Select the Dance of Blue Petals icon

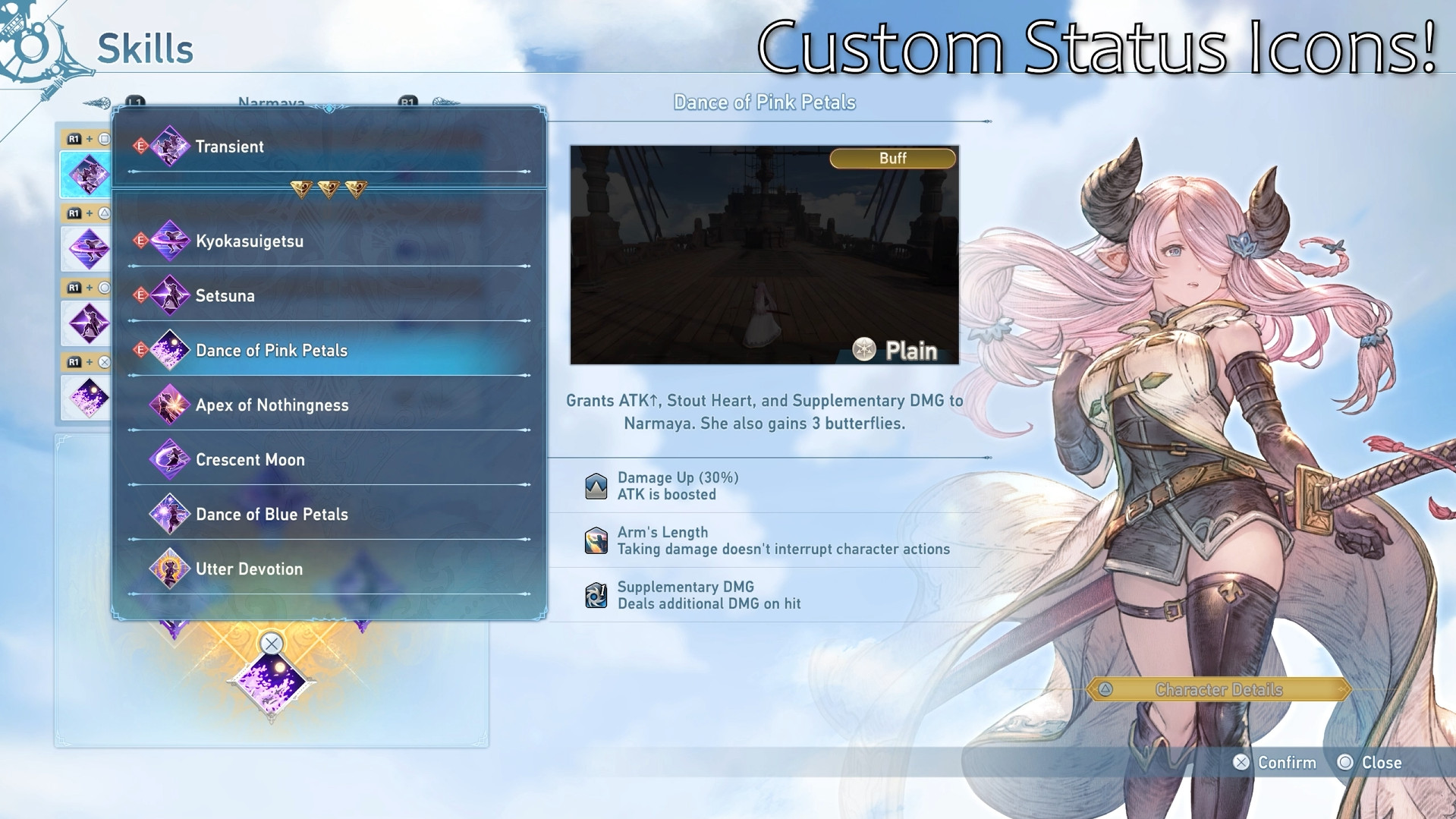(x=171, y=514)
